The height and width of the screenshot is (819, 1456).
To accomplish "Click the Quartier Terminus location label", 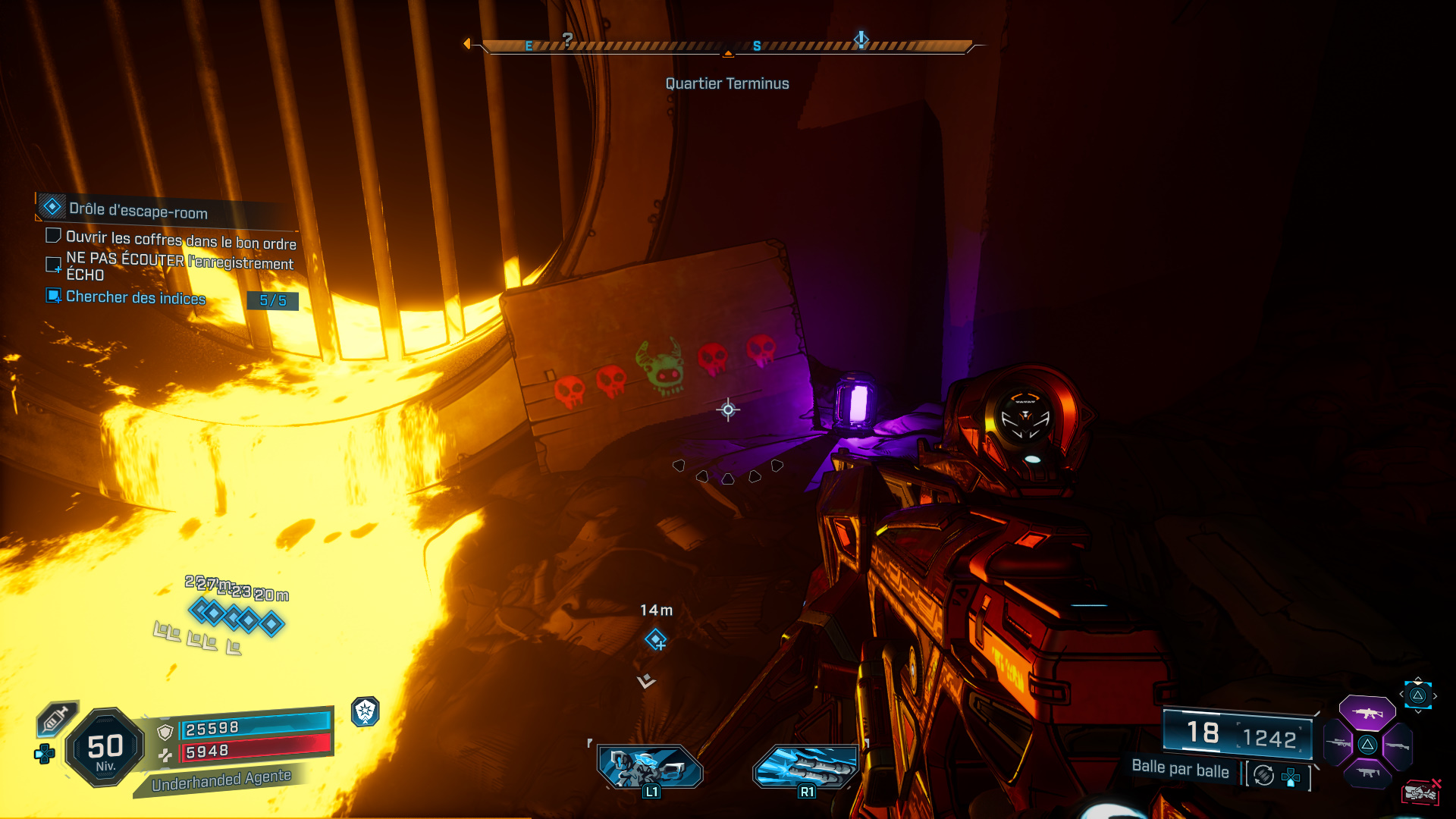I will [x=726, y=84].
